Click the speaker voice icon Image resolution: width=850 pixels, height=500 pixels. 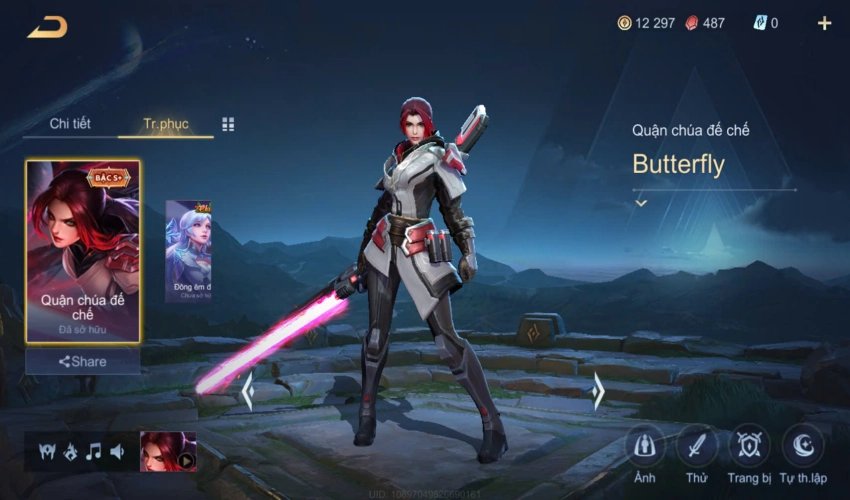tap(117, 452)
